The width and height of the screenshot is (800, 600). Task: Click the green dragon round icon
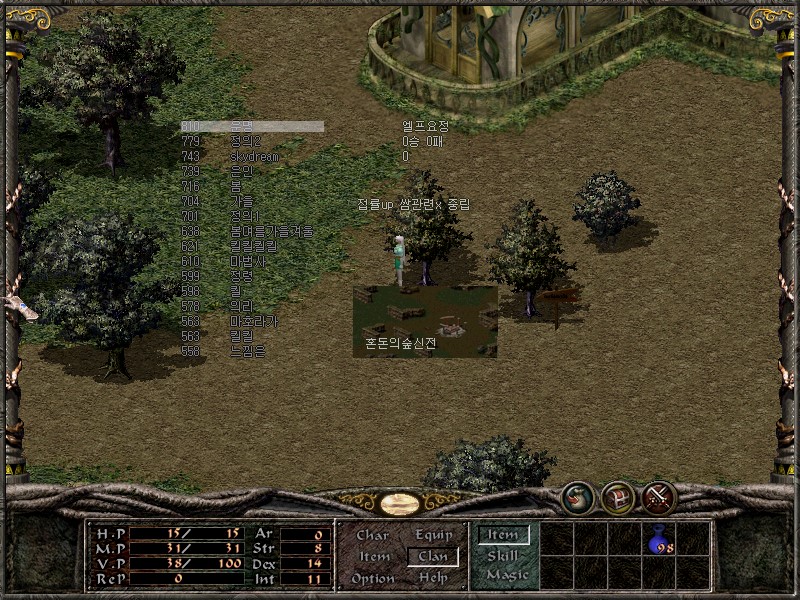pos(577,497)
